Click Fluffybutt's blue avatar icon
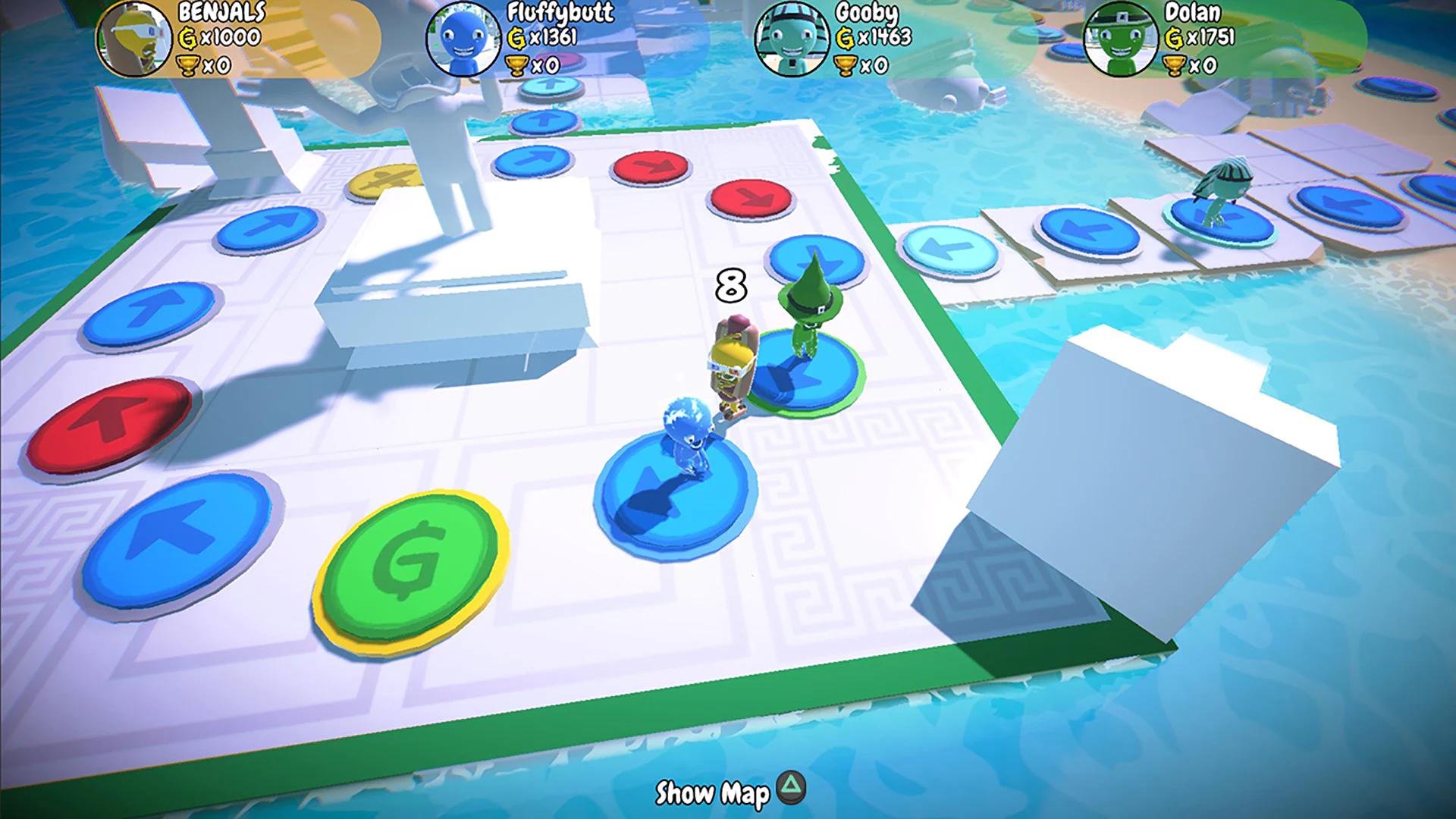Image resolution: width=1456 pixels, height=819 pixels. pyautogui.click(x=464, y=39)
